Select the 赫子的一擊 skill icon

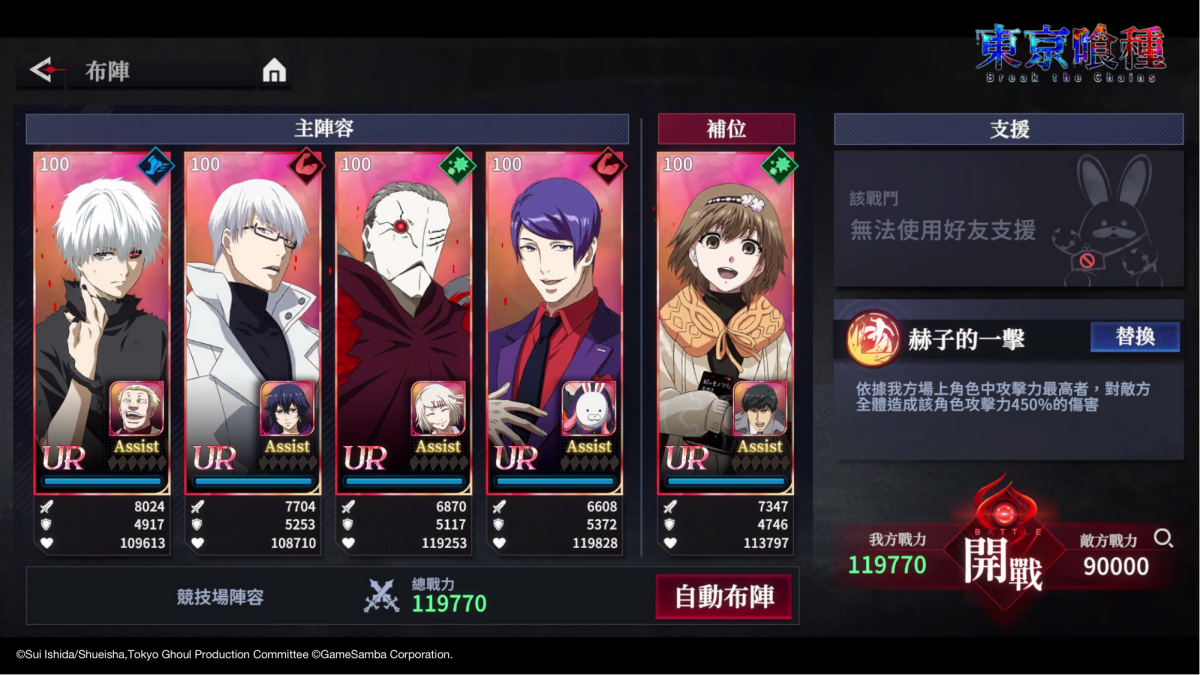click(x=867, y=340)
